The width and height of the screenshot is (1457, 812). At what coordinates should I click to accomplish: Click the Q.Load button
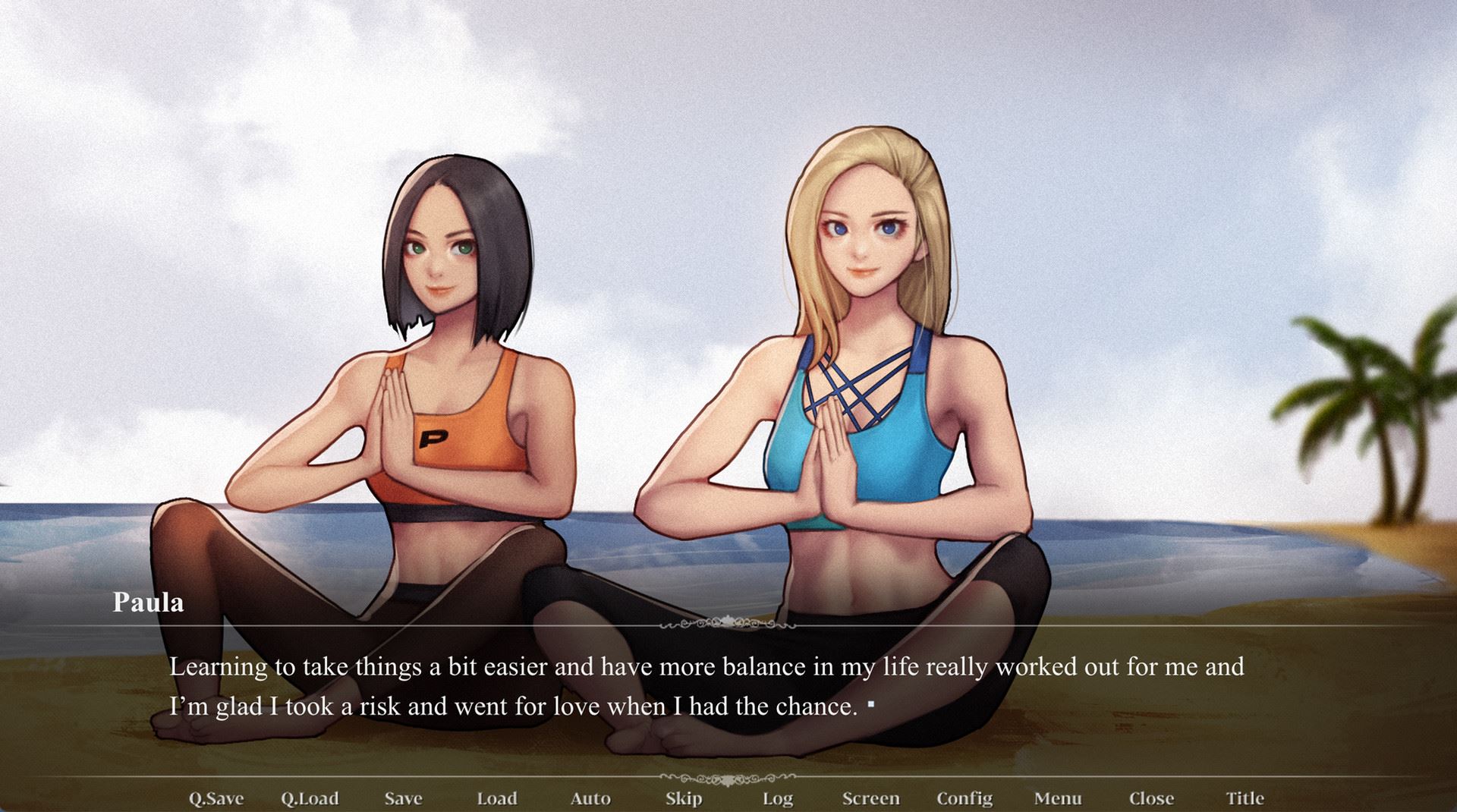pos(310,798)
